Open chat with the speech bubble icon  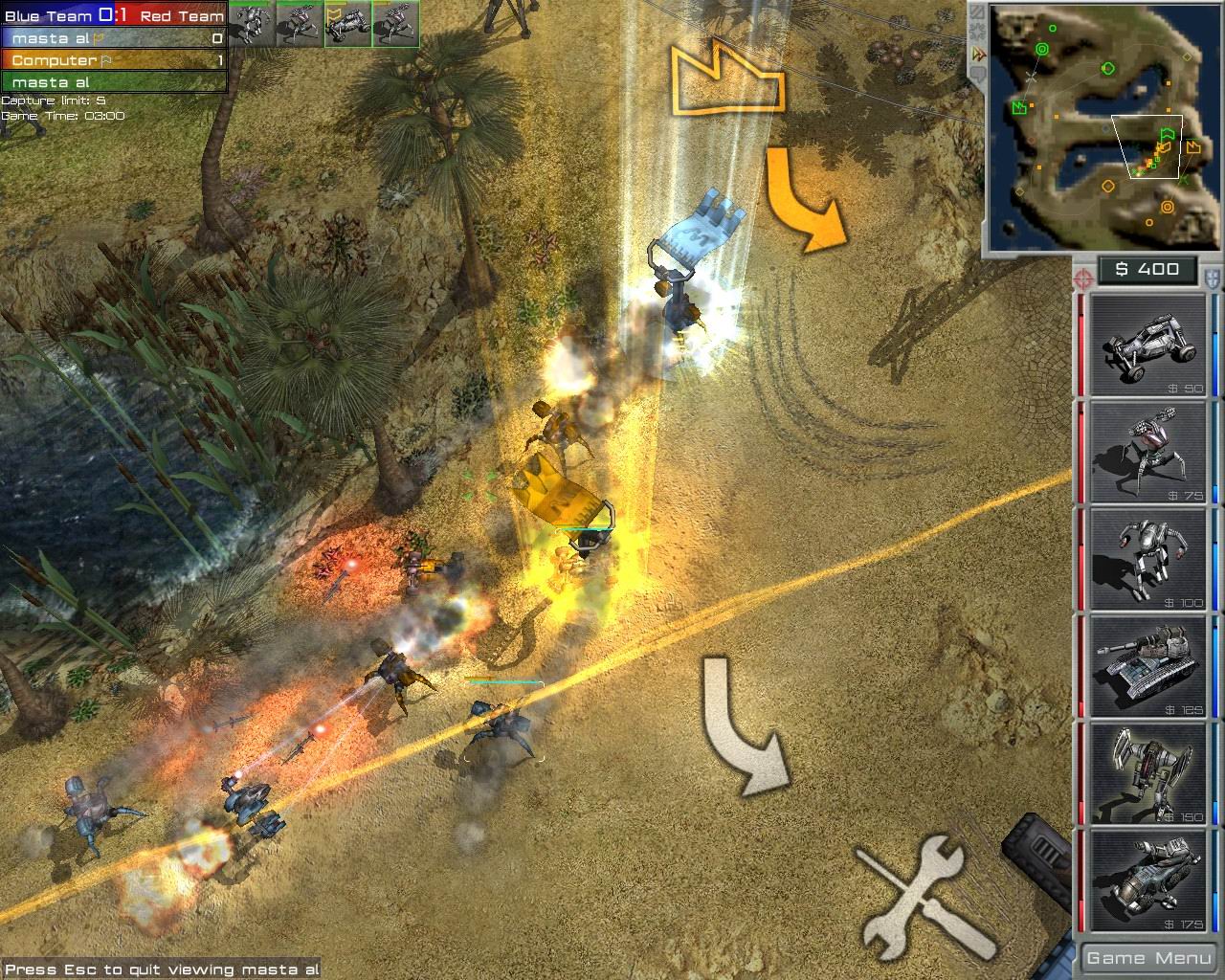click(x=978, y=74)
